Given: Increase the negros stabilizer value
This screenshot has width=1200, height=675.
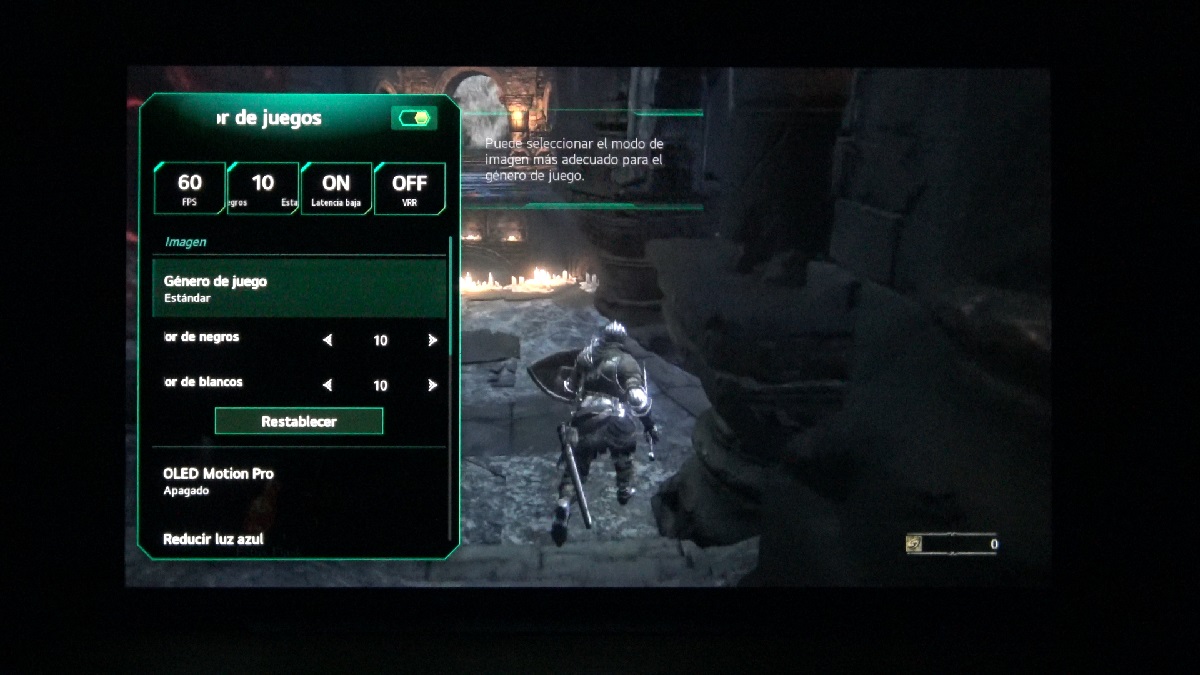Looking at the screenshot, I should 432,341.
